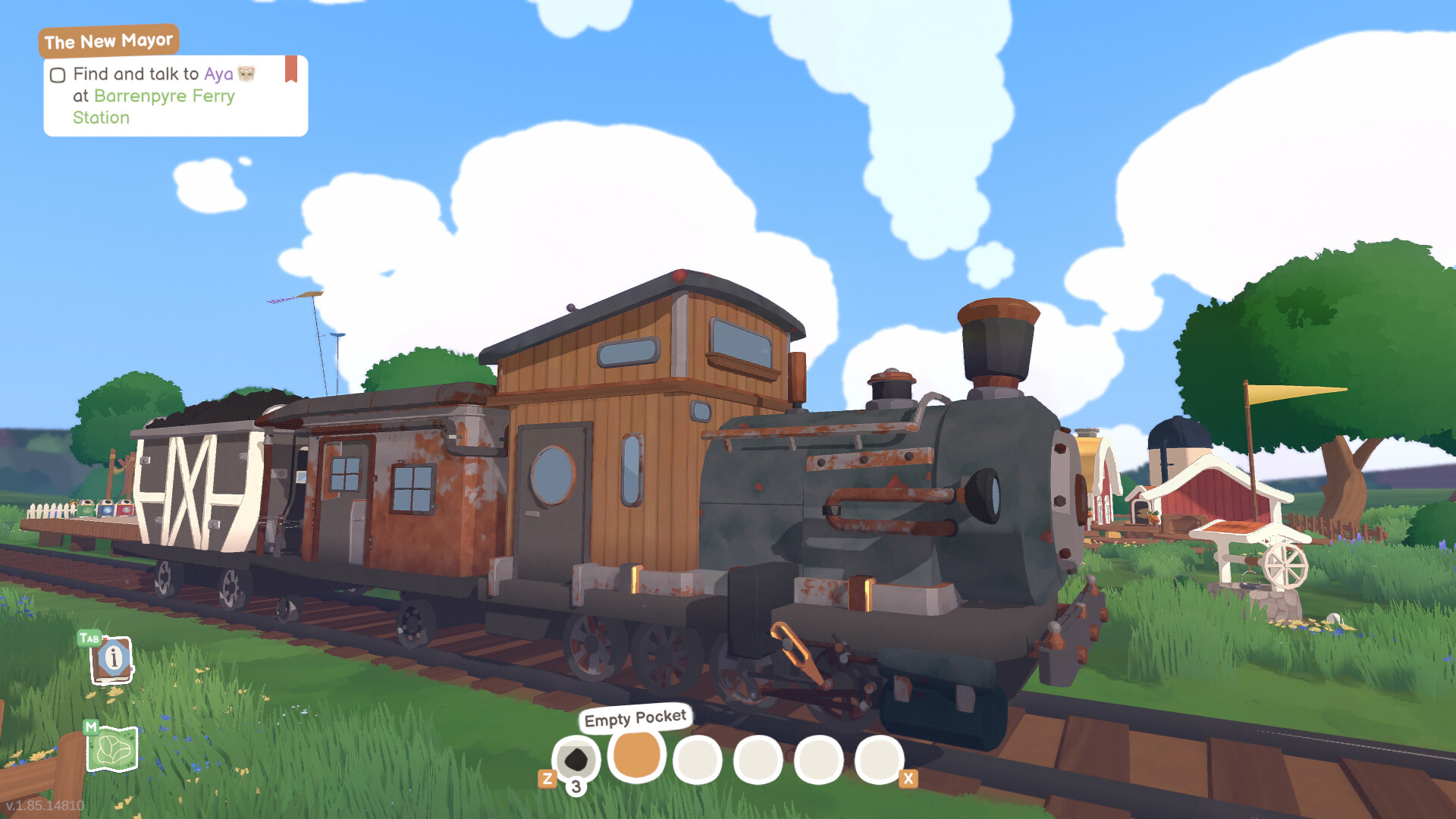This screenshot has height=819, width=1456.
Task: Check the 'Find and talk to Aya' objective checkbox
Action: 57,74
